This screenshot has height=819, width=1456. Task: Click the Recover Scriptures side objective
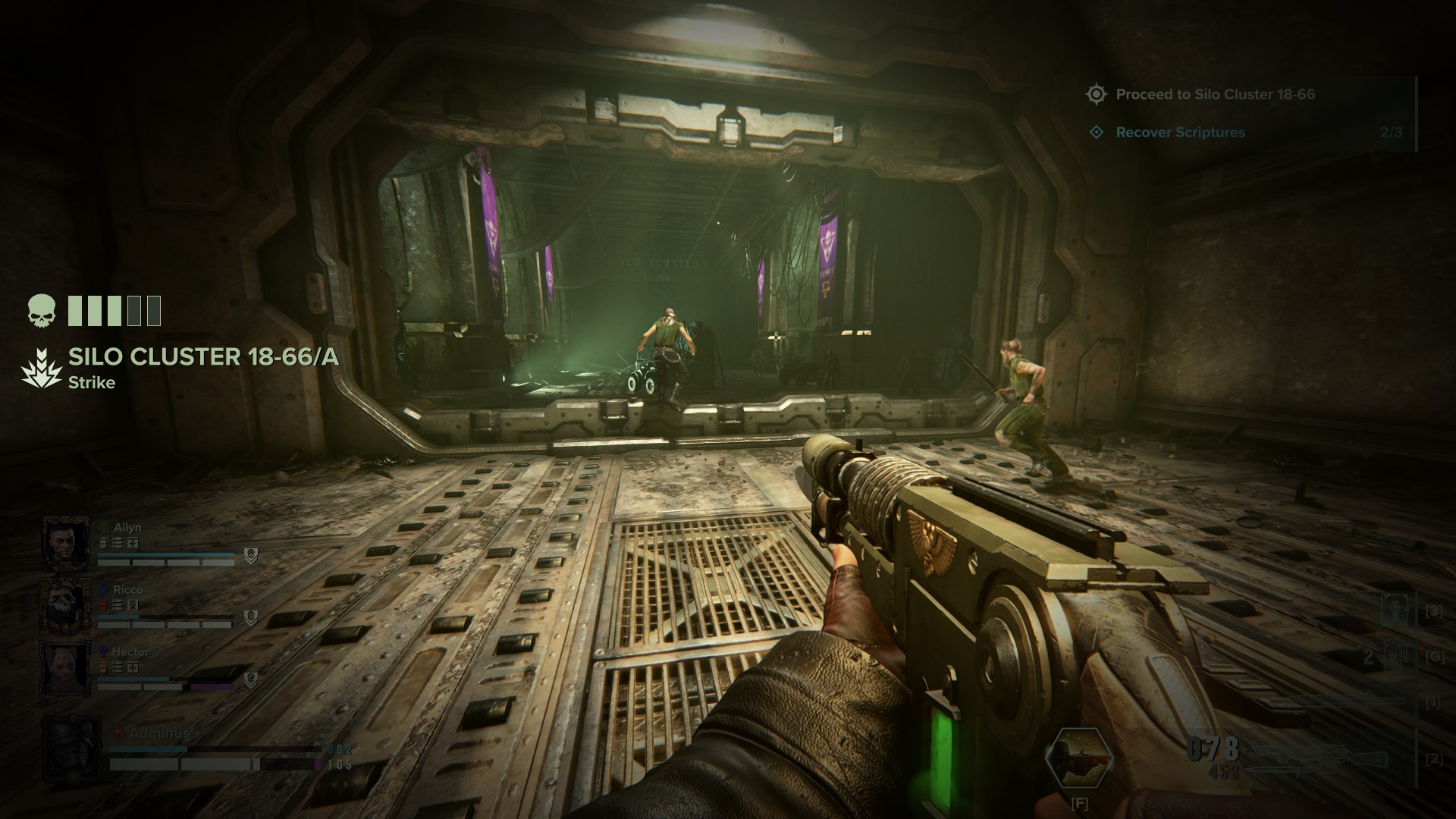pyautogui.click(x=1180, y=133)
